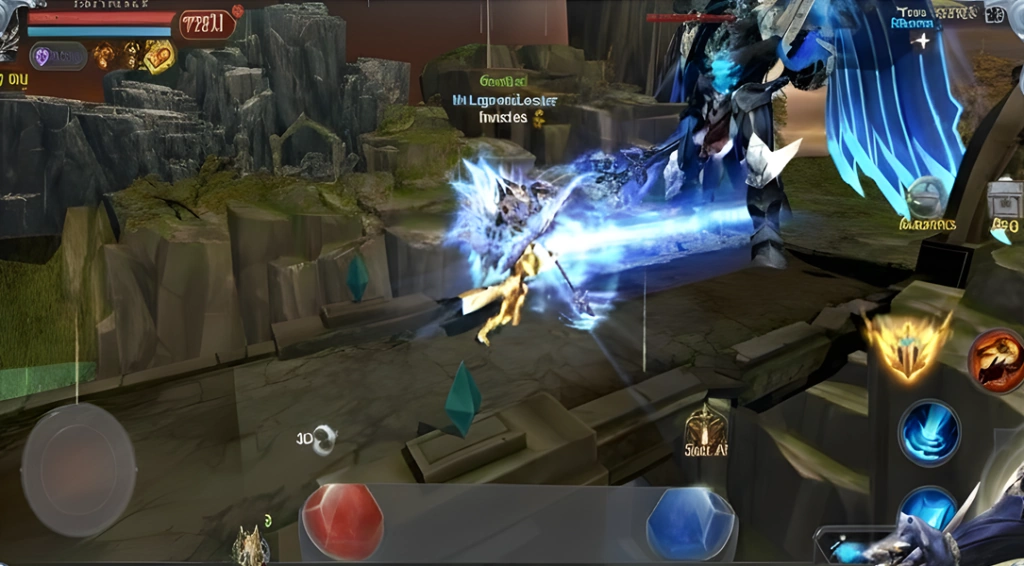Trigger the blue light beam skill
This screenshot has height=566, width=1024.
[929, 432]
